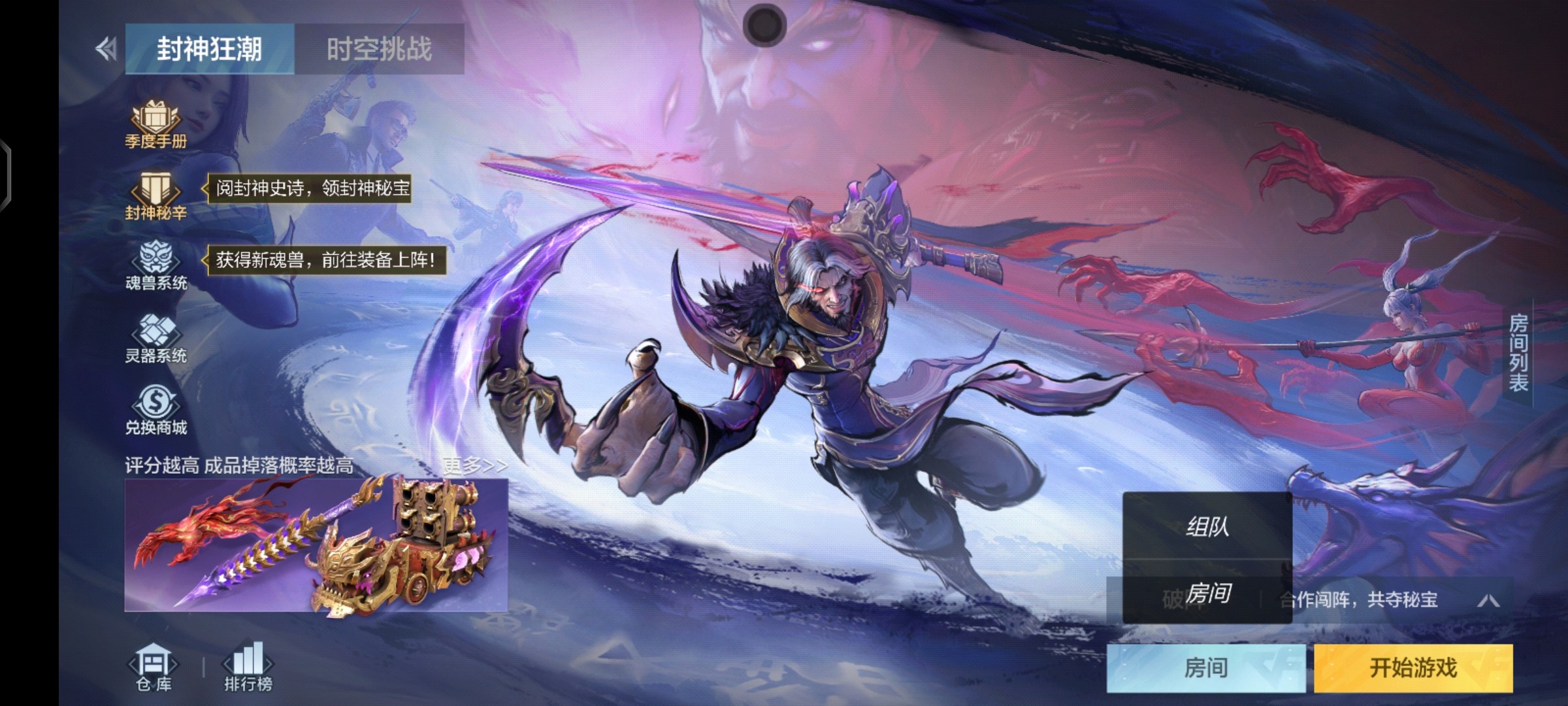View the weapon rewards preview thumbnail
The image size is (1568, 706).
(316, 545)
